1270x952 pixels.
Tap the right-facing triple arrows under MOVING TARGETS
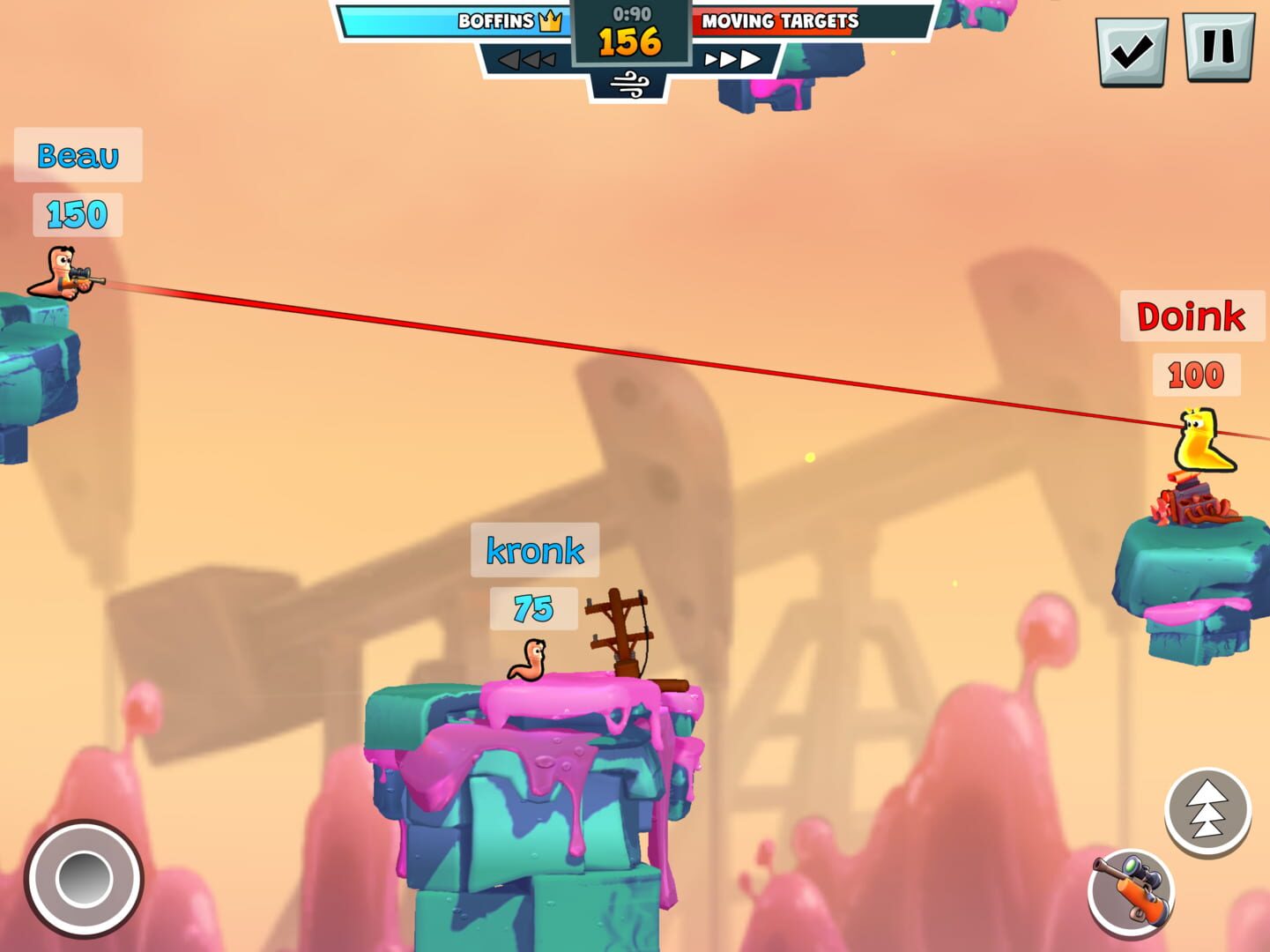(733, 58)
